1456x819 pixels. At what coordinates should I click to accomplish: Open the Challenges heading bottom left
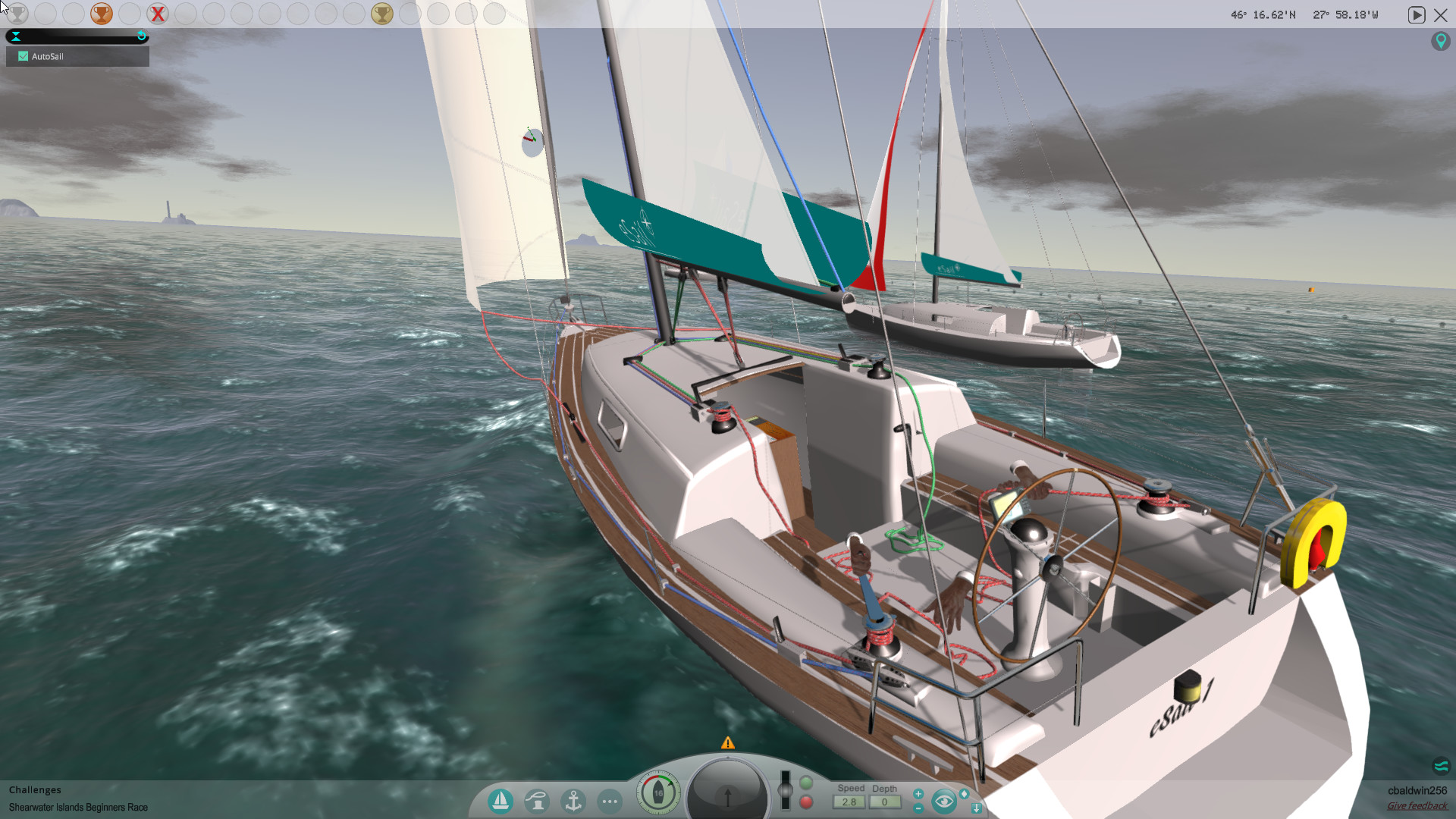click(35, 789)
